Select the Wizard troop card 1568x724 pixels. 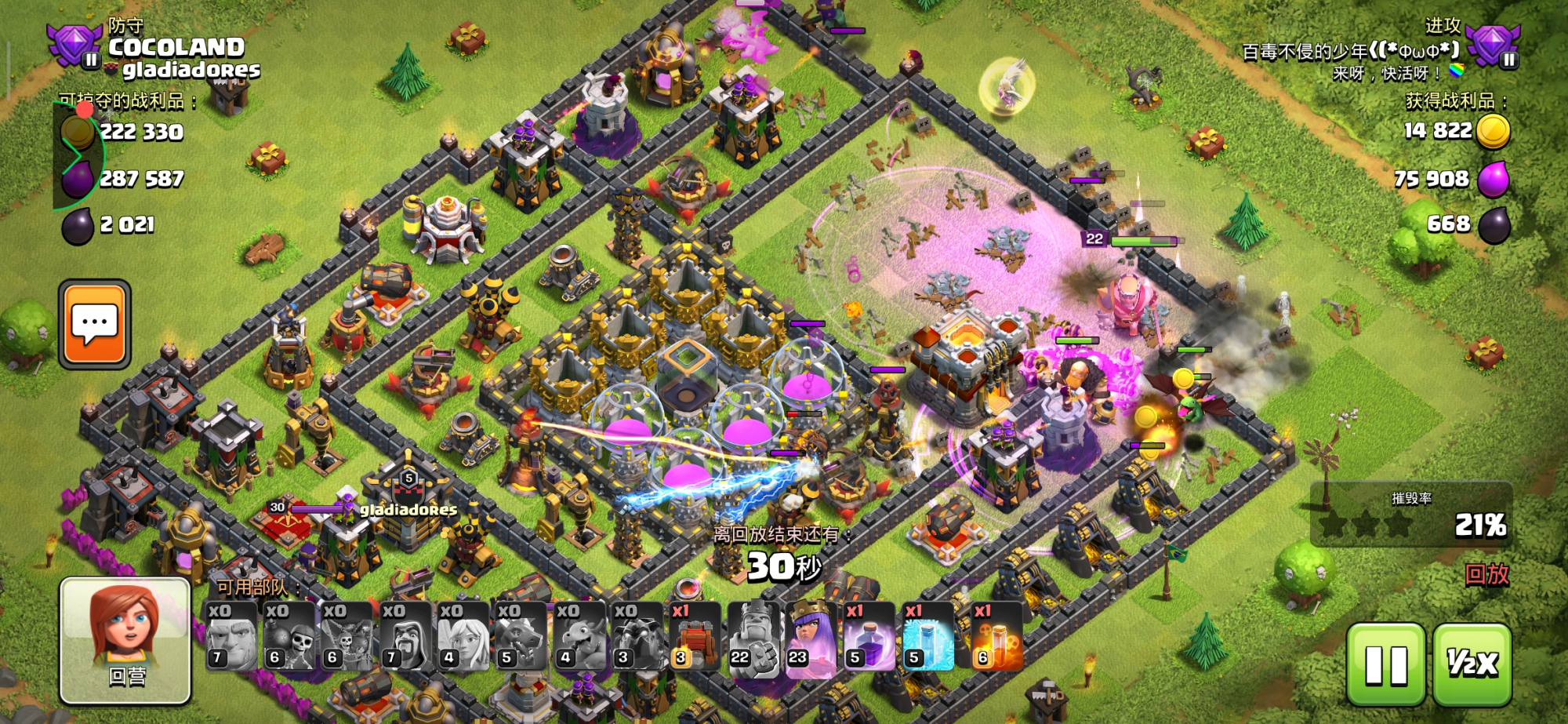[x=405, y=636]
